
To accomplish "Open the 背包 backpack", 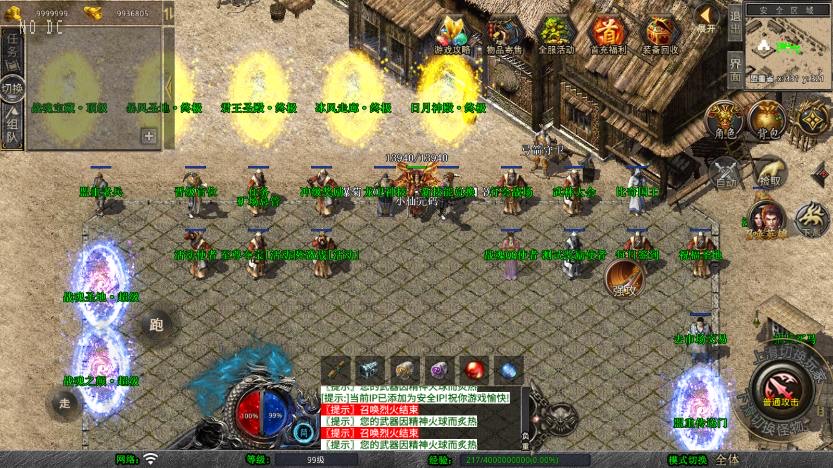I will (x=767, y=119).
